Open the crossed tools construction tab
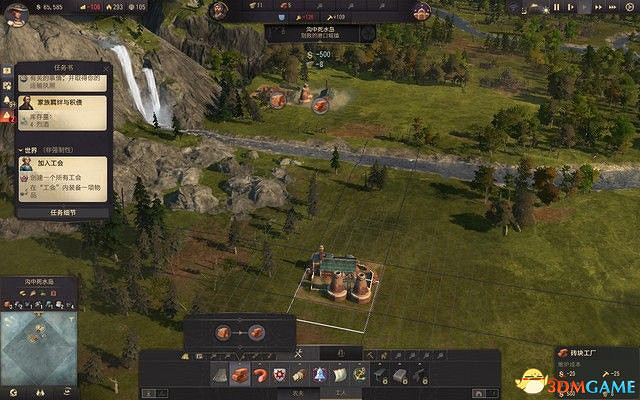The width and height of the screenshot is (640, 400). (x=297, y=355)
